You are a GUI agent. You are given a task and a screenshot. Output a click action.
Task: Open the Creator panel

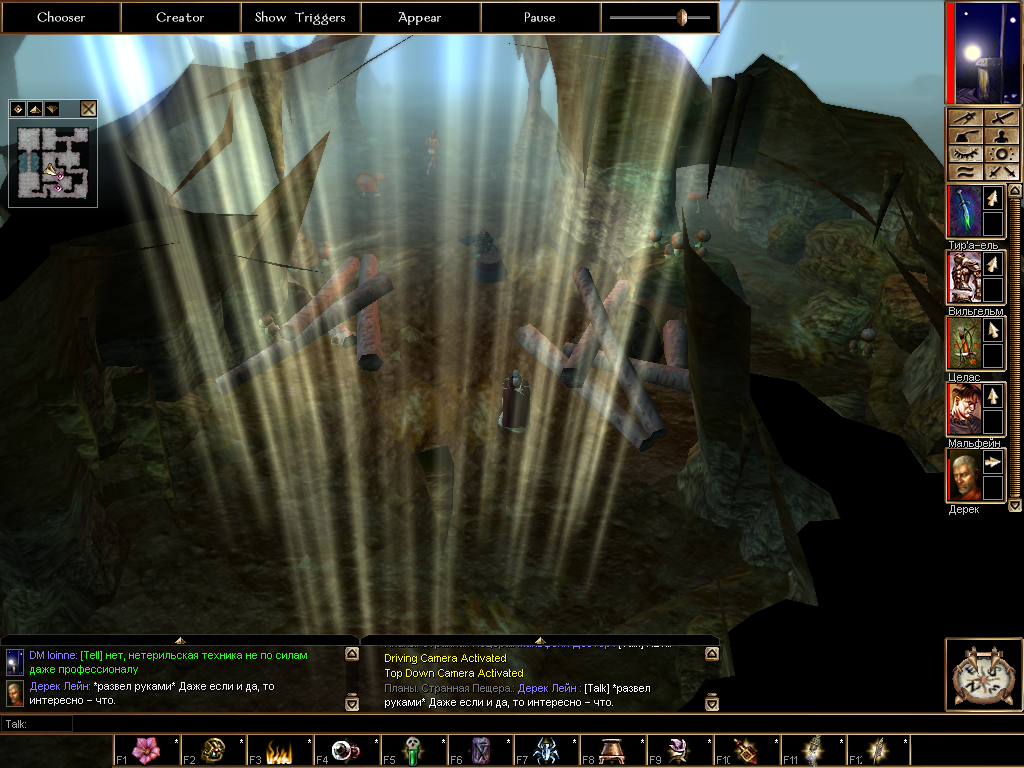click(x=180, y=17)
